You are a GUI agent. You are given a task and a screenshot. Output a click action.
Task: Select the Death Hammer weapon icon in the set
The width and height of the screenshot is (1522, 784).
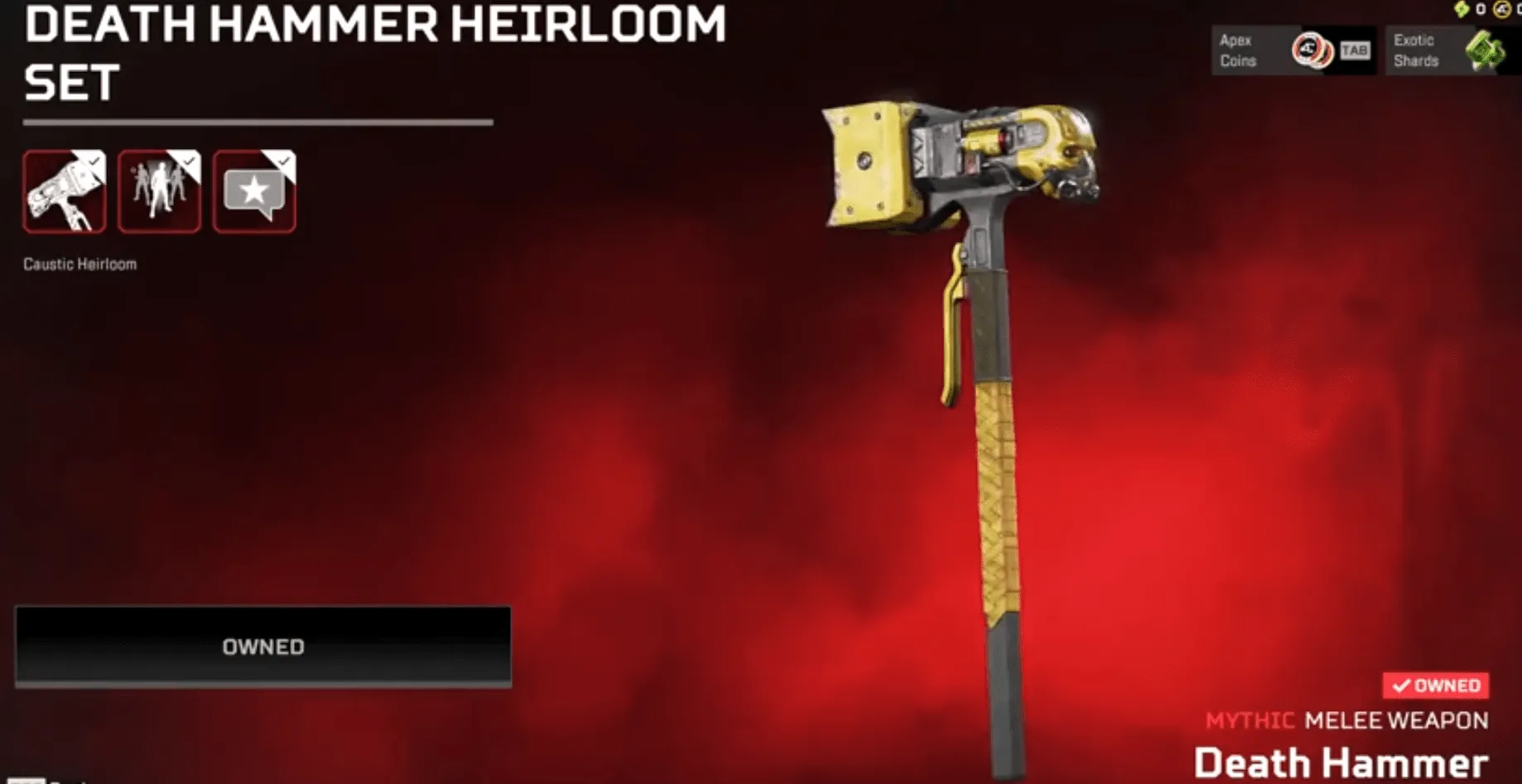point(63,191)
